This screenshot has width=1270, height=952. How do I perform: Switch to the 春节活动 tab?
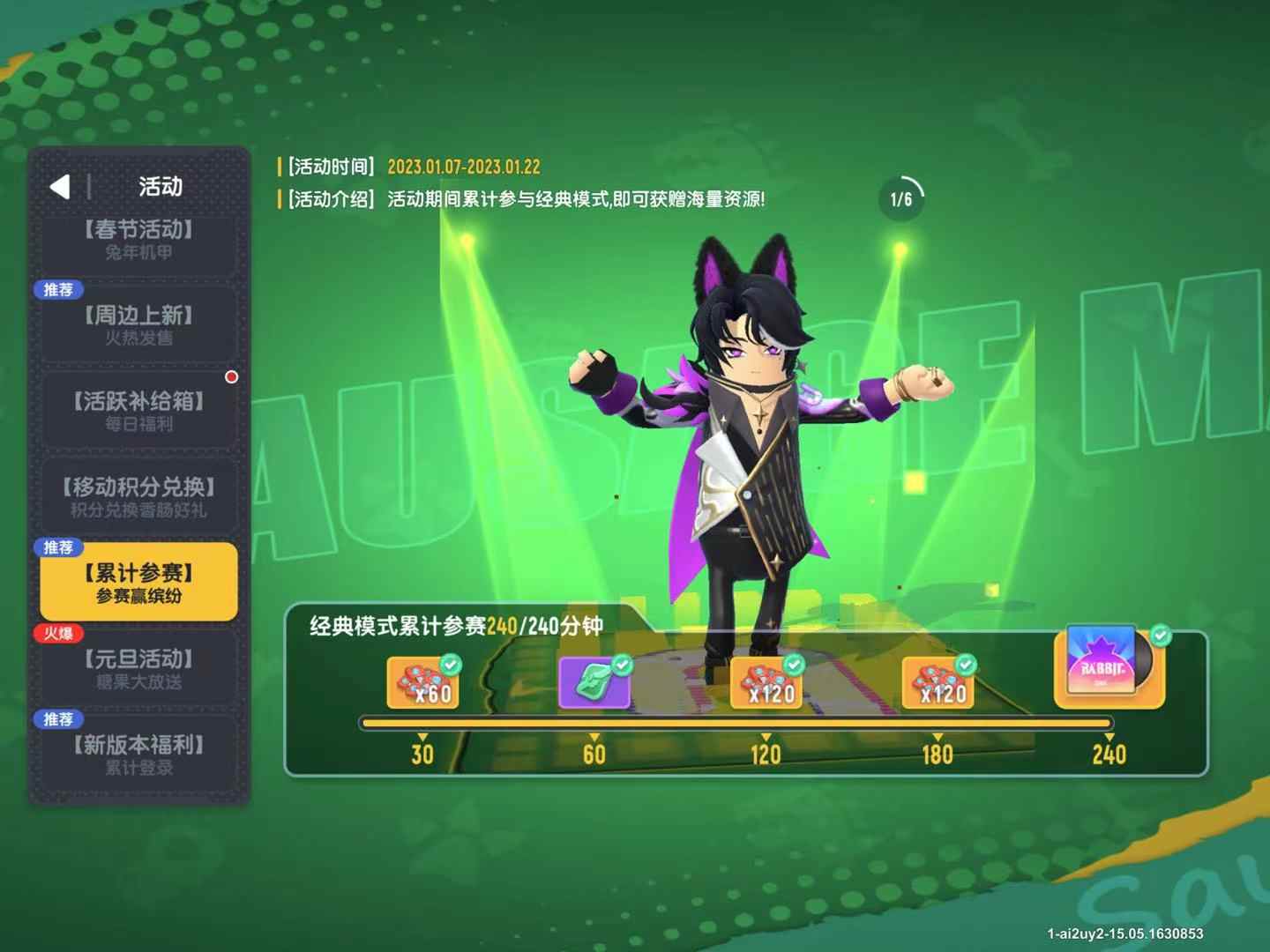[x=138, y=244]
